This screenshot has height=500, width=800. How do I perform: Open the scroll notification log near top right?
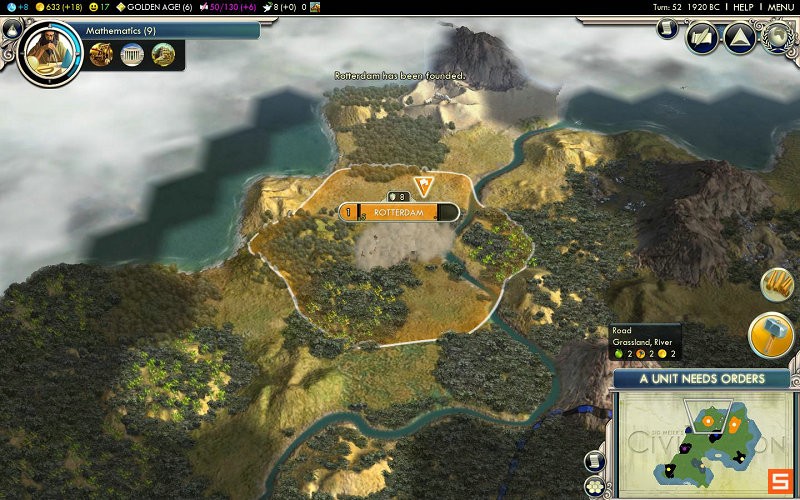(x=667, y=29)
